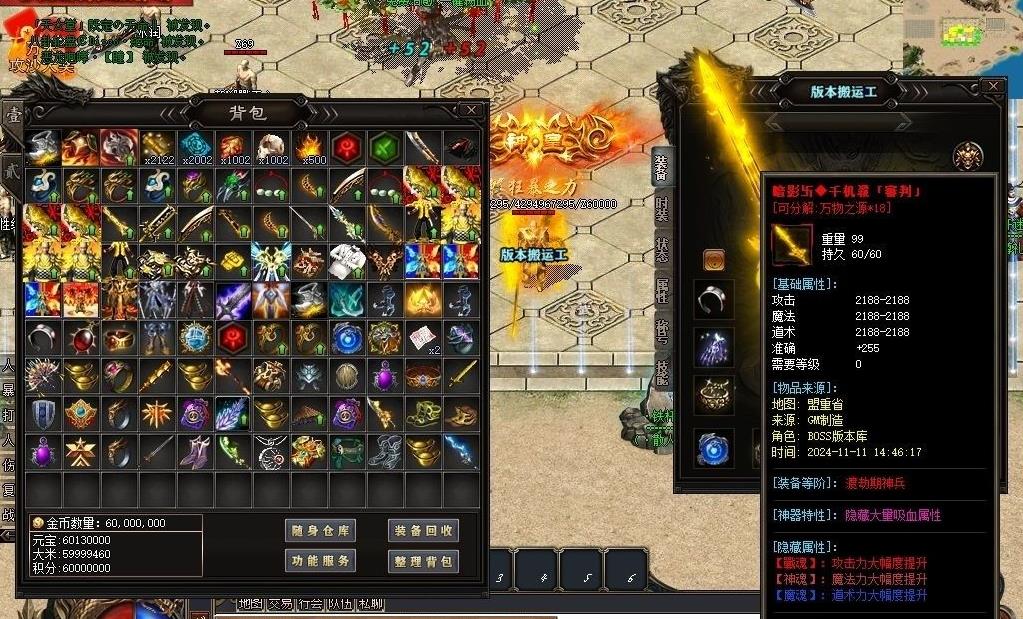Screen dimensions: 1023x619
Task: Open the 状态 status tab
Action: coord(661,249)
